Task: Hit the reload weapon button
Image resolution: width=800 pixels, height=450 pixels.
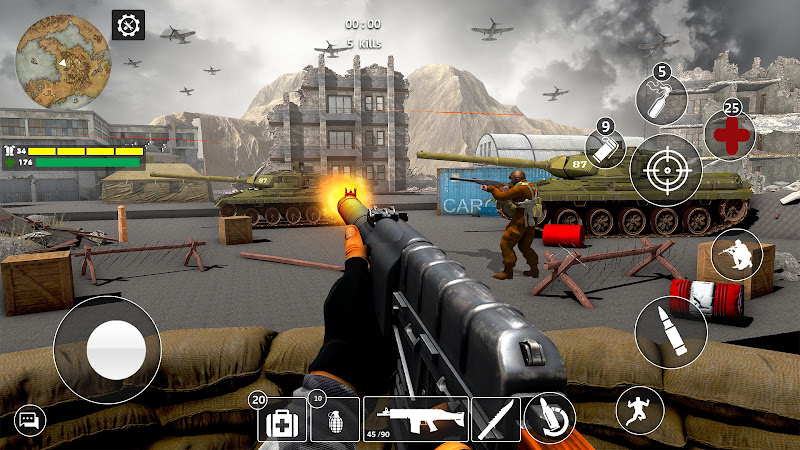Action: pyautogui.click(x=548, y=417)
